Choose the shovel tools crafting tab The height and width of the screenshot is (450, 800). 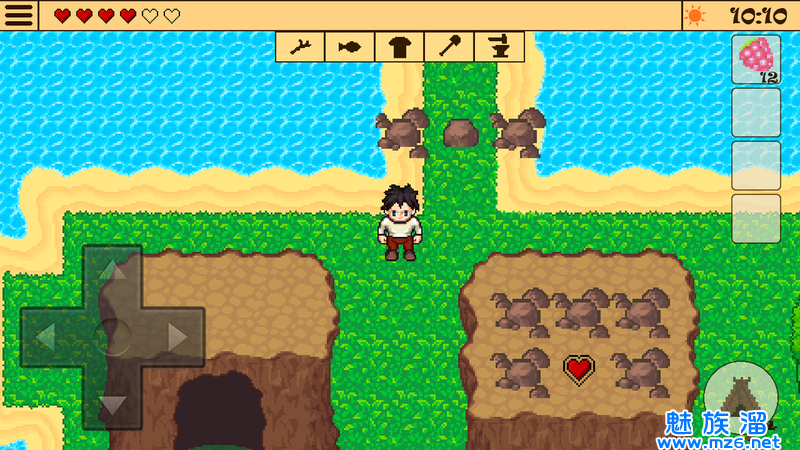pos(449,46)
